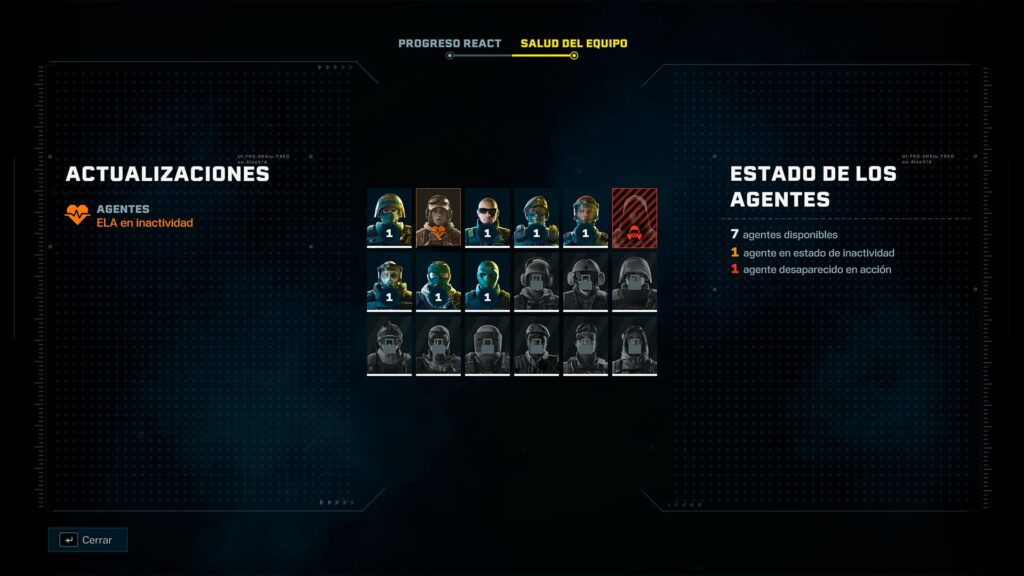Switch to the Progreso React tab

[x=449, y=44]
